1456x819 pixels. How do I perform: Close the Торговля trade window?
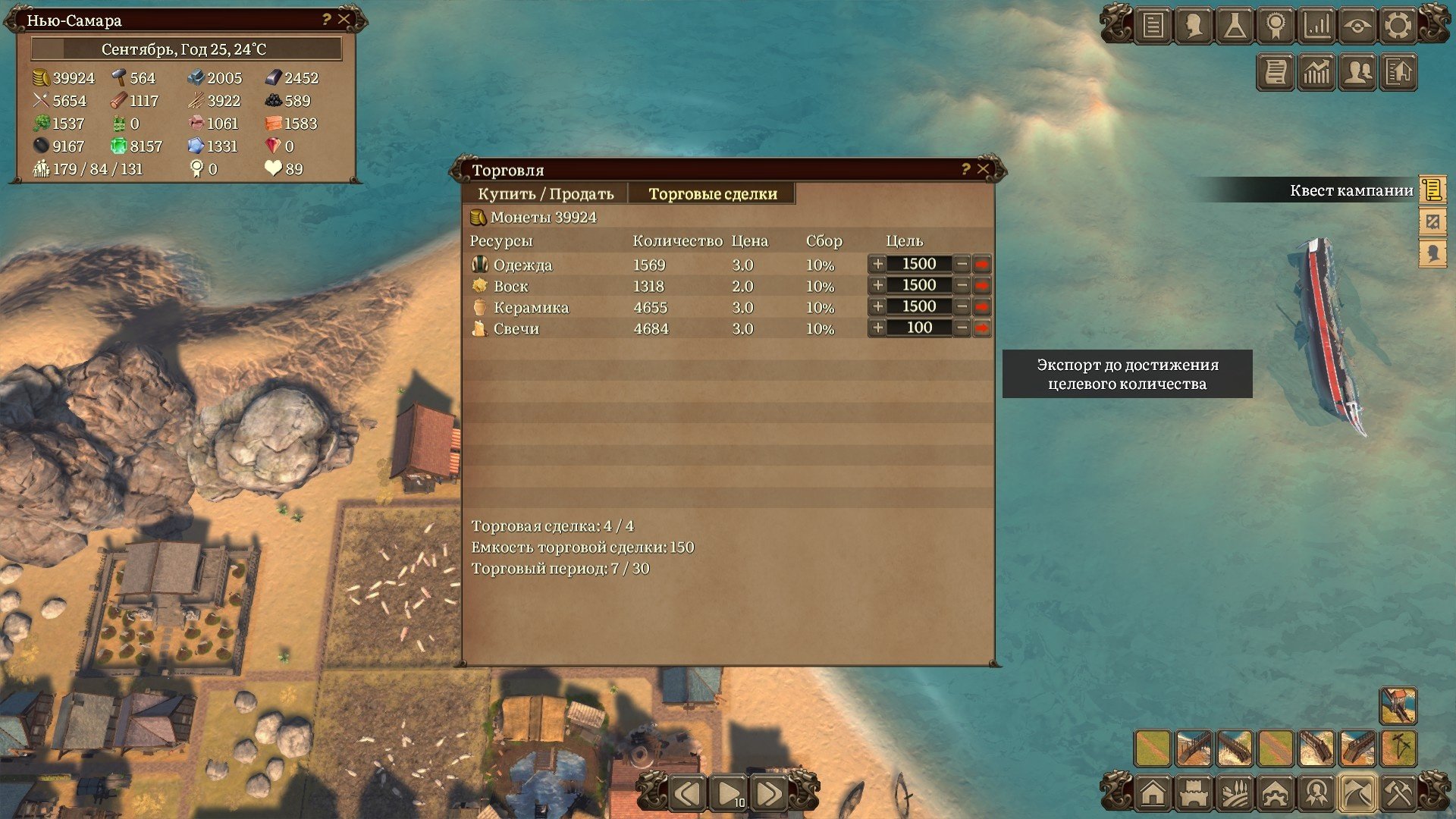(x=984, y=169)
